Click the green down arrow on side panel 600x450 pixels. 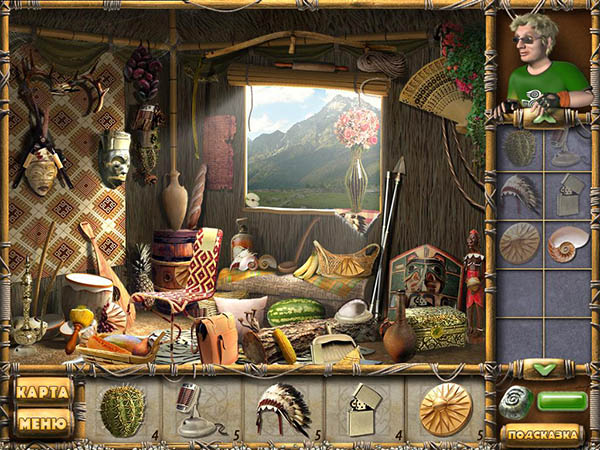tap(545, 369)
